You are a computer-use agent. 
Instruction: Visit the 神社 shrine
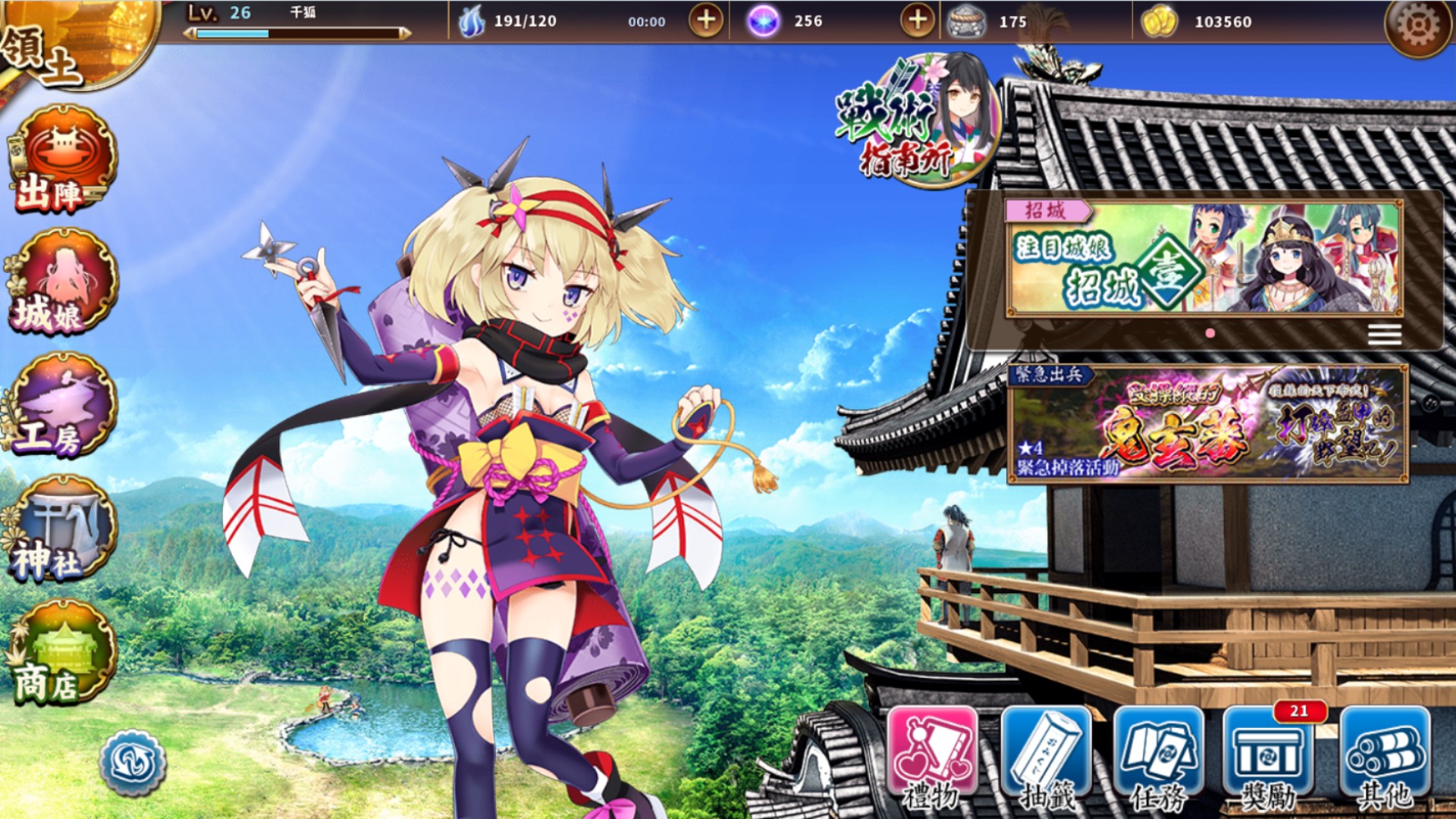tap(62, 529)
